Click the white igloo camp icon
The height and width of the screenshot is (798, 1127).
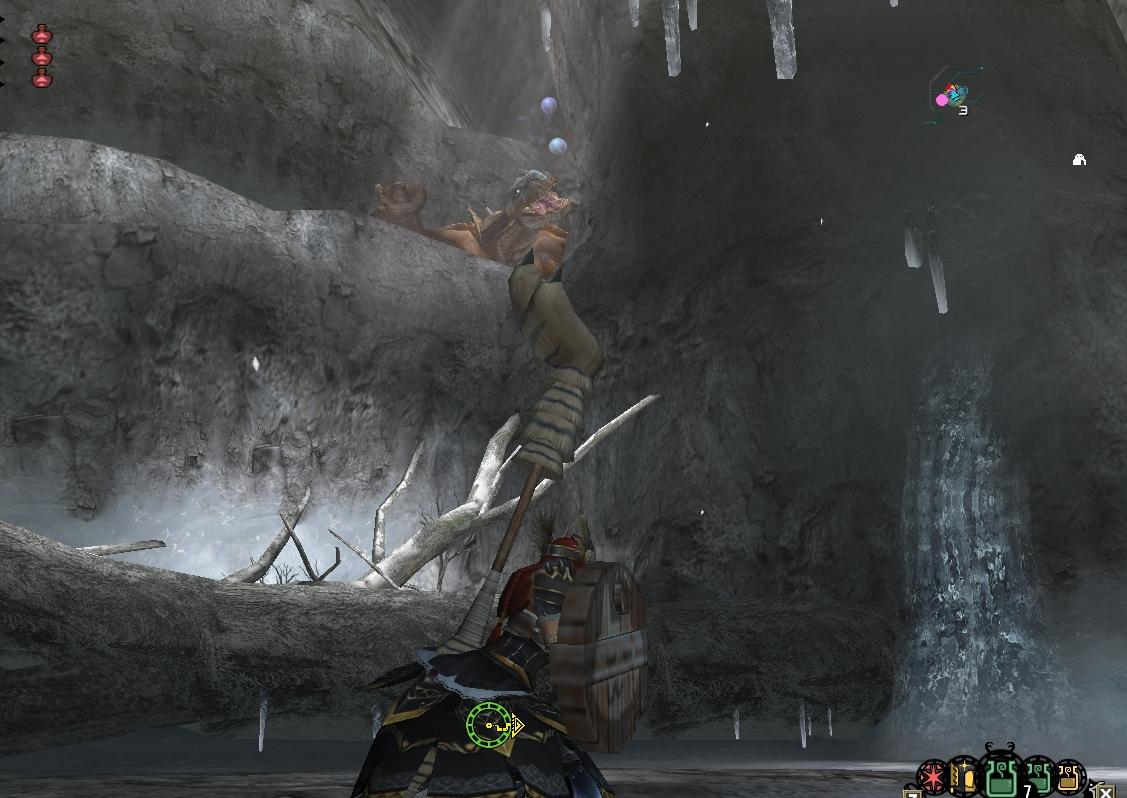(x=1079, y=159)
